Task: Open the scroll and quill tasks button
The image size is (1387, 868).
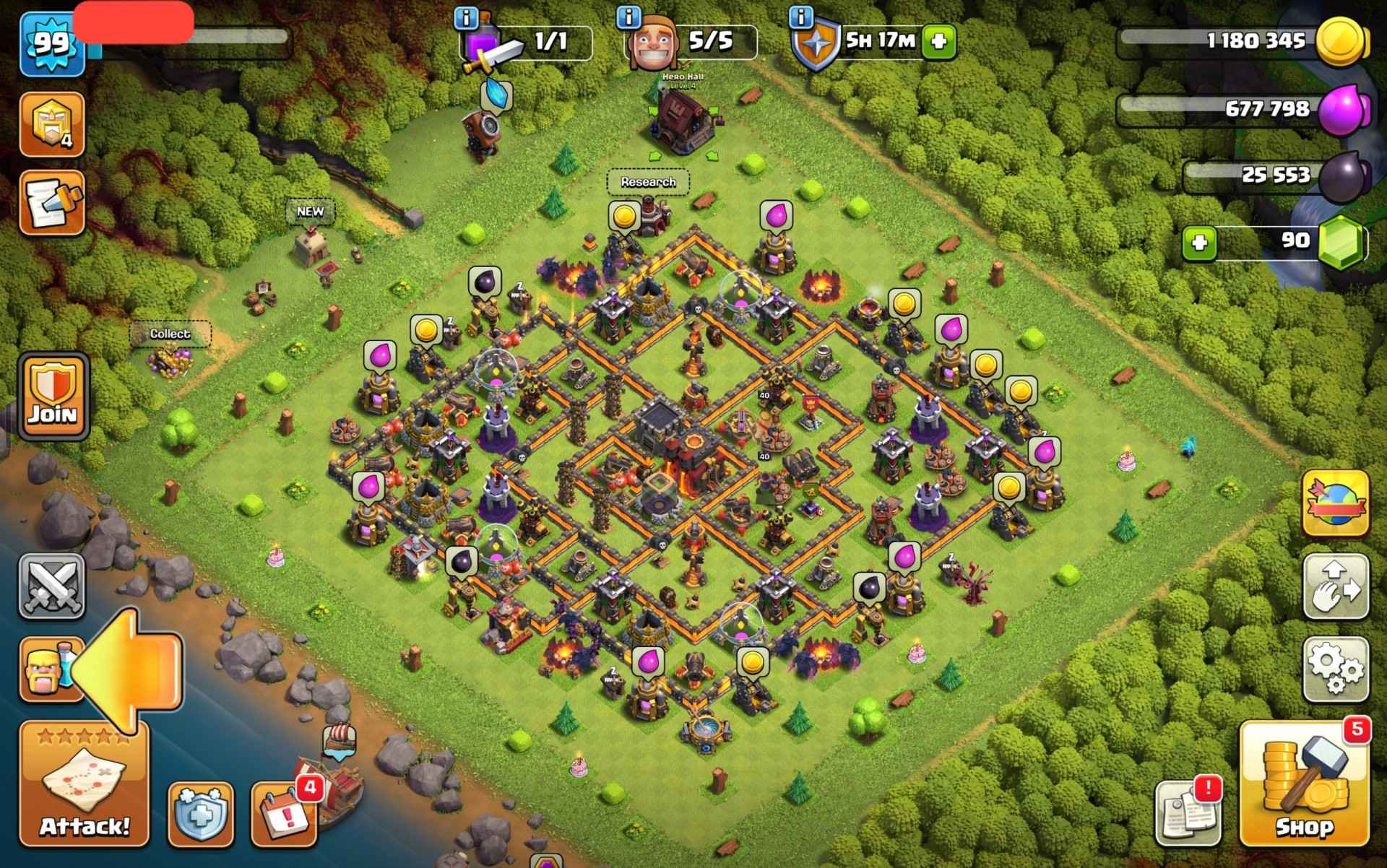Action: point(52,203)
